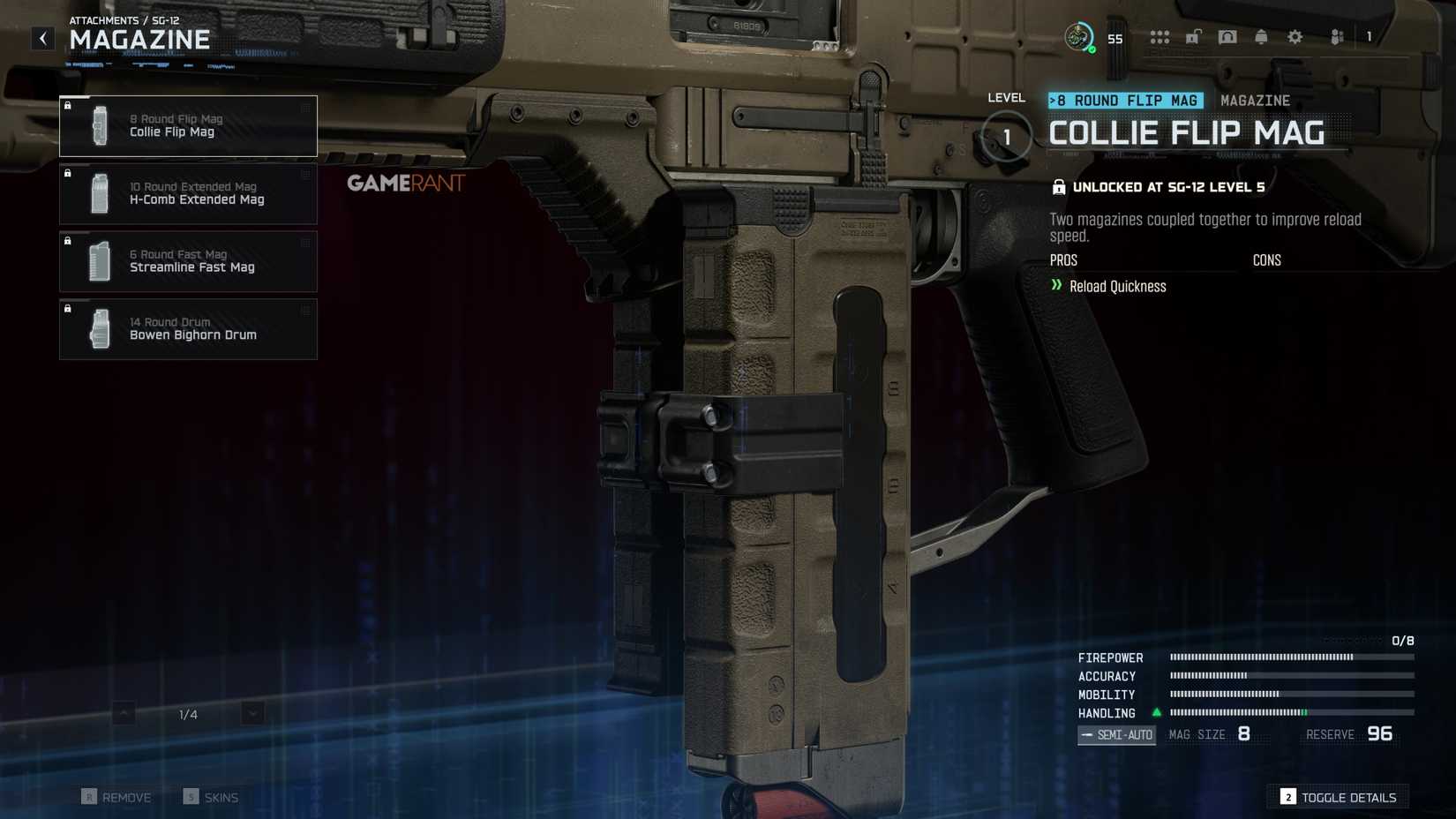Toggle the Semi-Auto fire mode indicator
This screenshot has height=819, width=1456.
(1115, 734)
